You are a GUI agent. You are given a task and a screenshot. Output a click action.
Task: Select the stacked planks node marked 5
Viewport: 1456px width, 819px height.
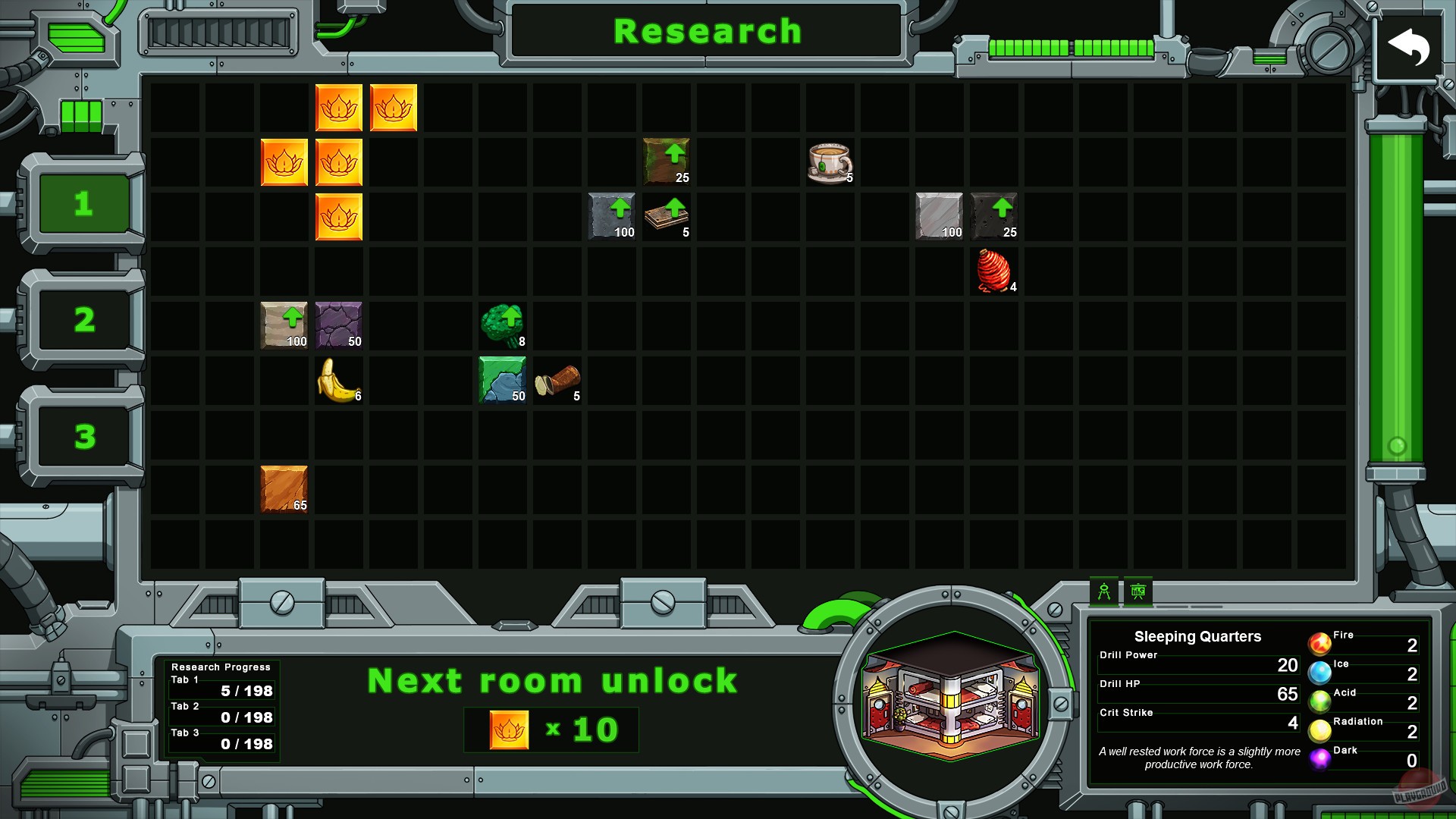click(667, 217)
